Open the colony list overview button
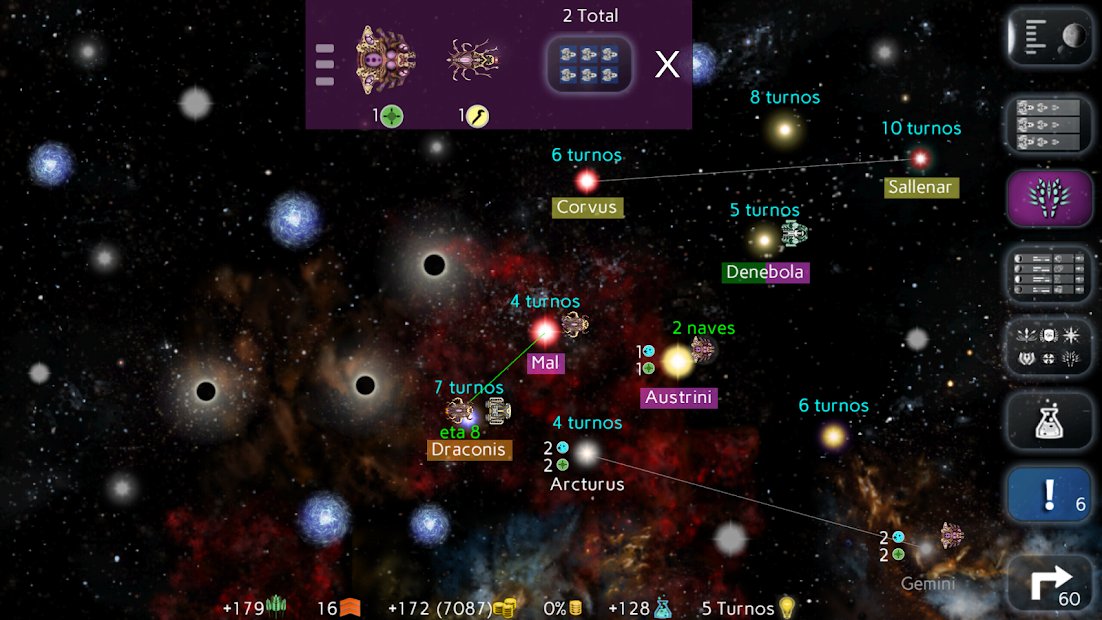This screenshot has width=1102, height=620. point(1048,273)
